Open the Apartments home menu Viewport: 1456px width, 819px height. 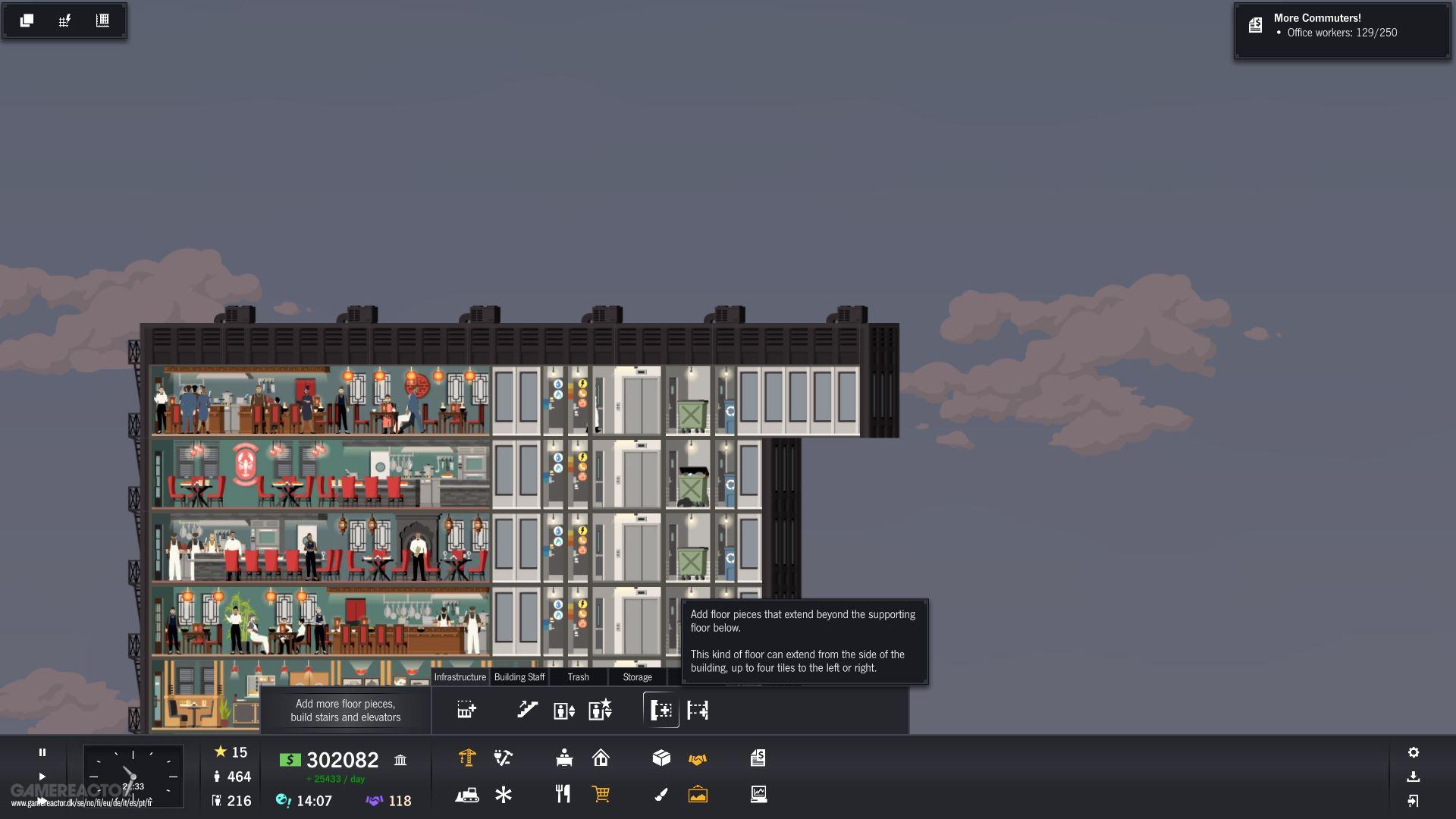coord(601,758)
